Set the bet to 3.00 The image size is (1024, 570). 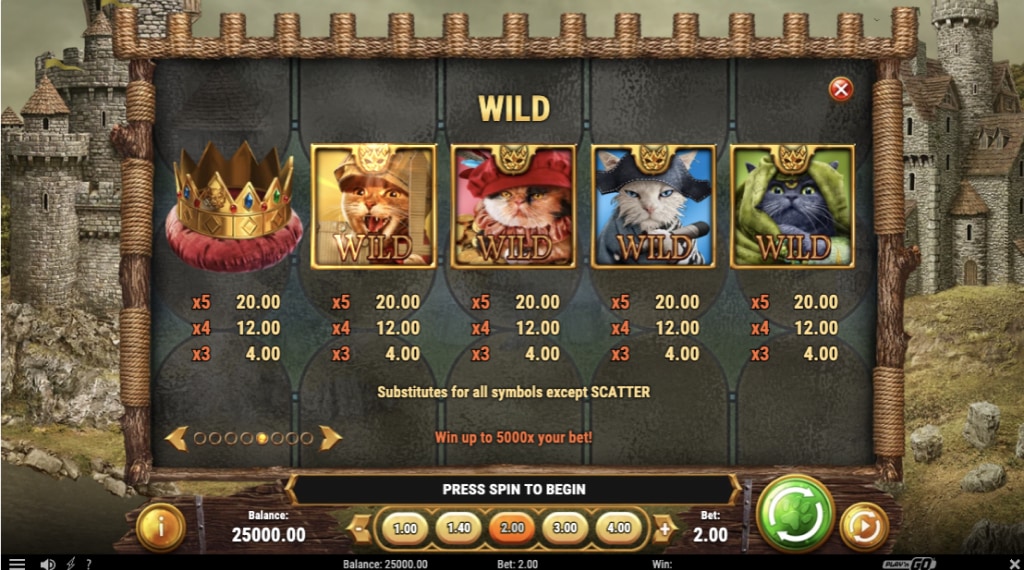pos(565,528)
